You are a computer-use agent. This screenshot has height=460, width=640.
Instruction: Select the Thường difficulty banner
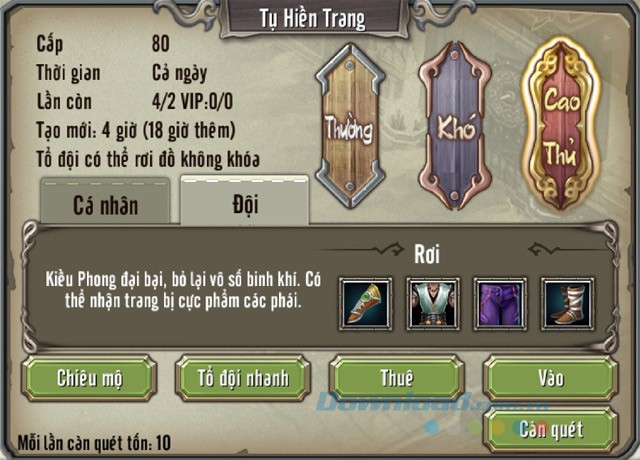pos(349,126)
